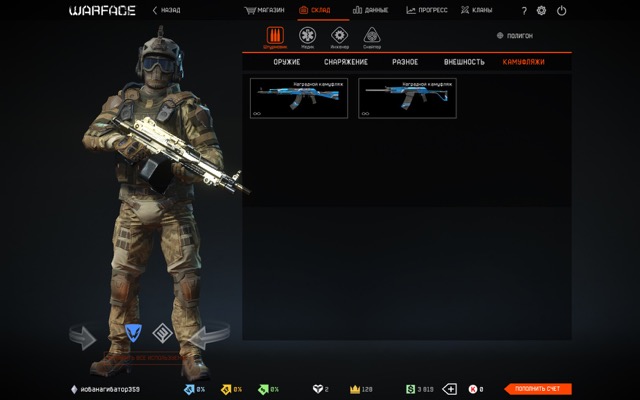Screen dimensions: 640x400
Task: Open settings via the gear icon
Action: [x=542, y=10]
